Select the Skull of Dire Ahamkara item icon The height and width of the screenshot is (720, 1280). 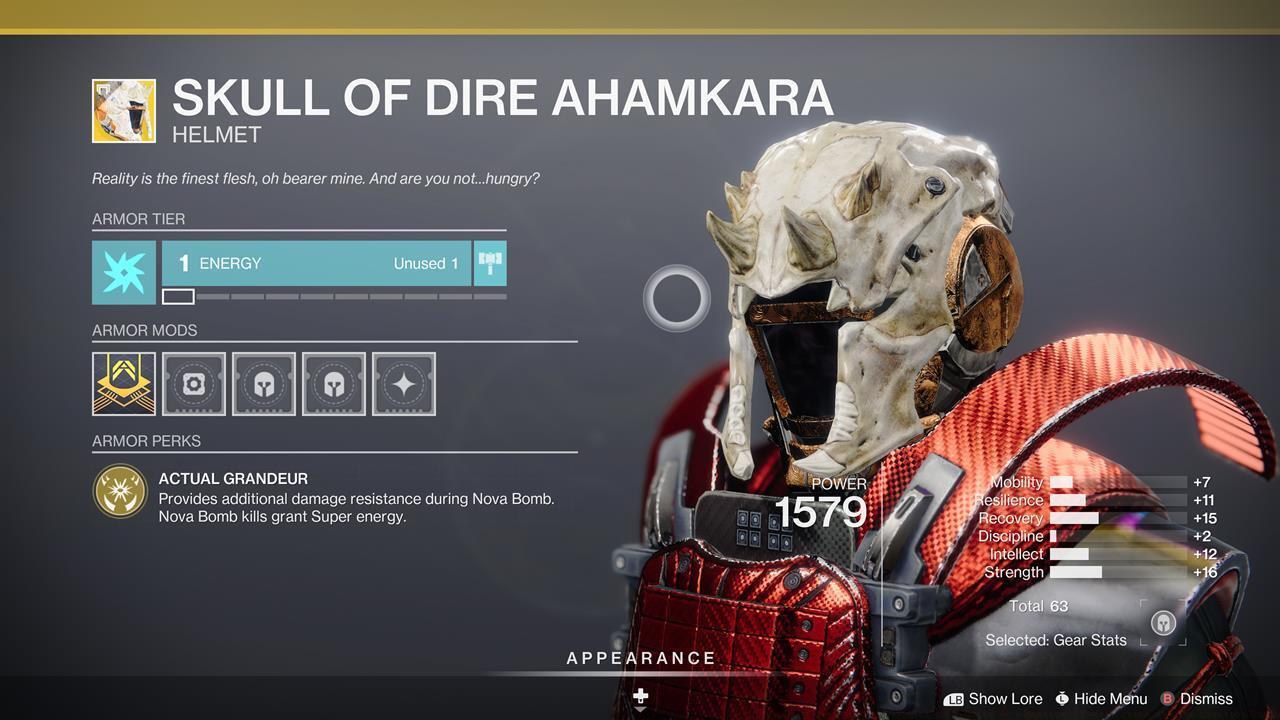(124, 111)
